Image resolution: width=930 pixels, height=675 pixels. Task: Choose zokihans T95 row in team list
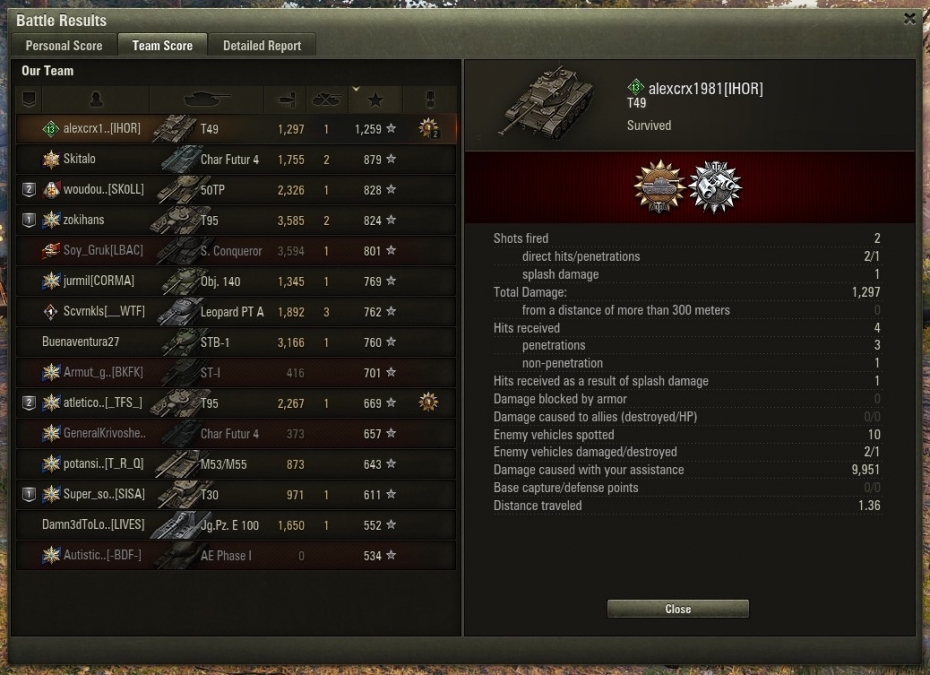(x=236, y=220)
